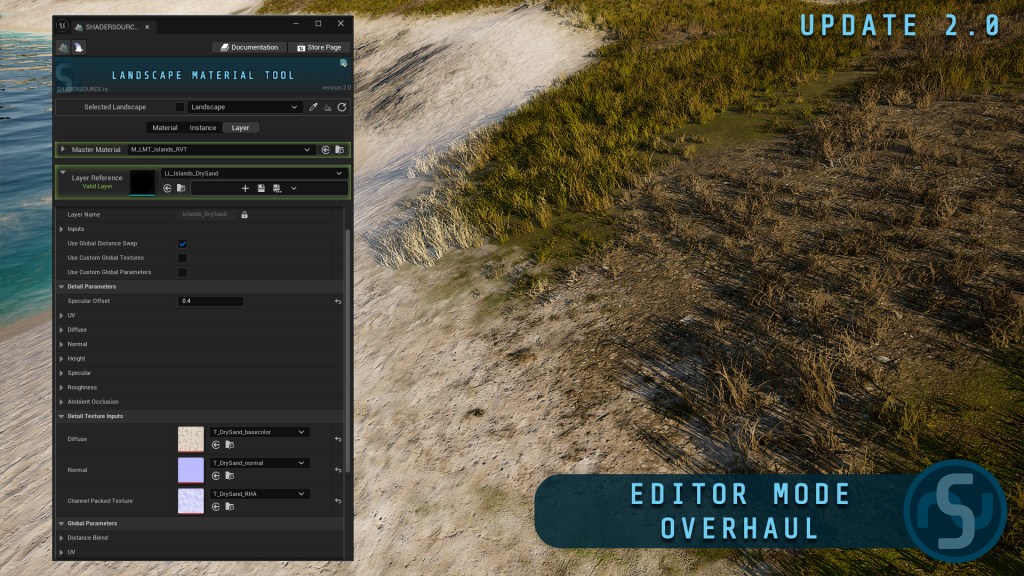1024x576 pixels.
Task: Enable Use Custom Global Textures
Action: coord(182,258)
